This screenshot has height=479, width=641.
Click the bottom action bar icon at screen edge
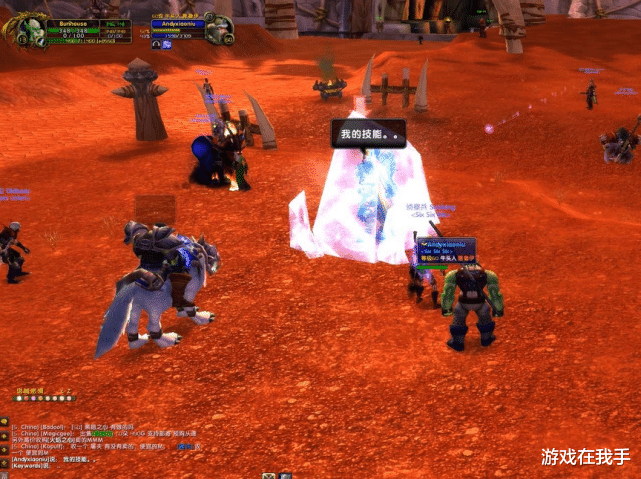point(269,475)
